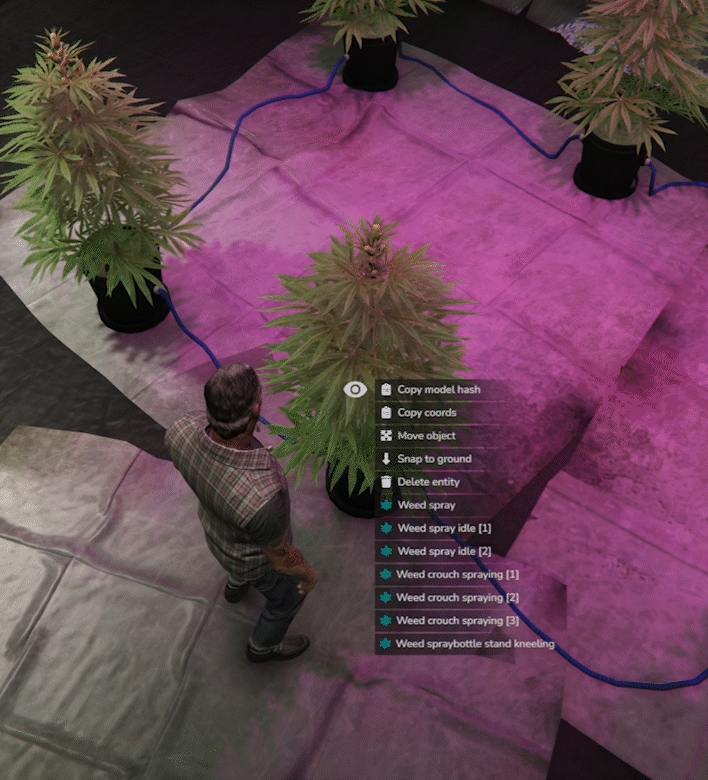Viewport: 708px width, 780px height.
Task: Choose Weed crouch spraying [2]
Action: coord(456,598)
